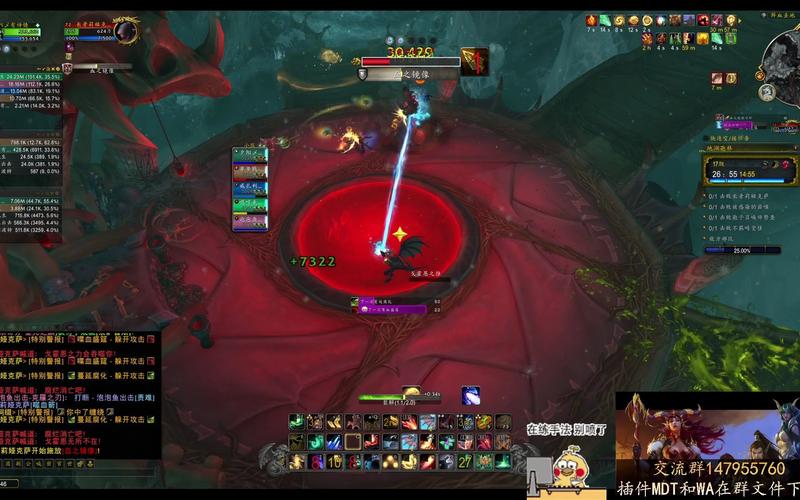Click the round tracking button beside minimap
The height and width of the screenshot is (500, 800).
tap(766, 93)
